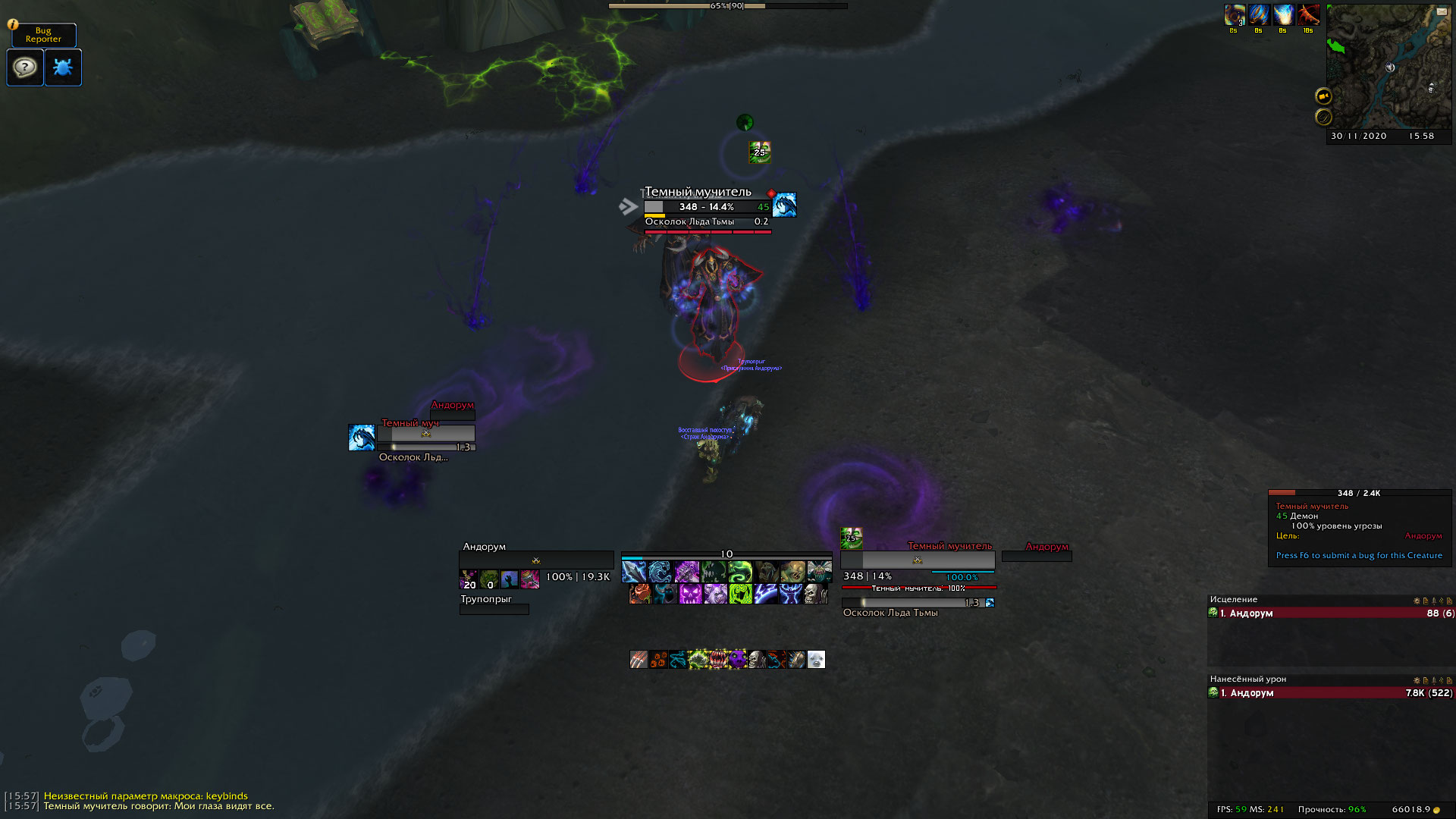Use the white seal pet bar icon
1456x819 pixels.
(816, 660)
